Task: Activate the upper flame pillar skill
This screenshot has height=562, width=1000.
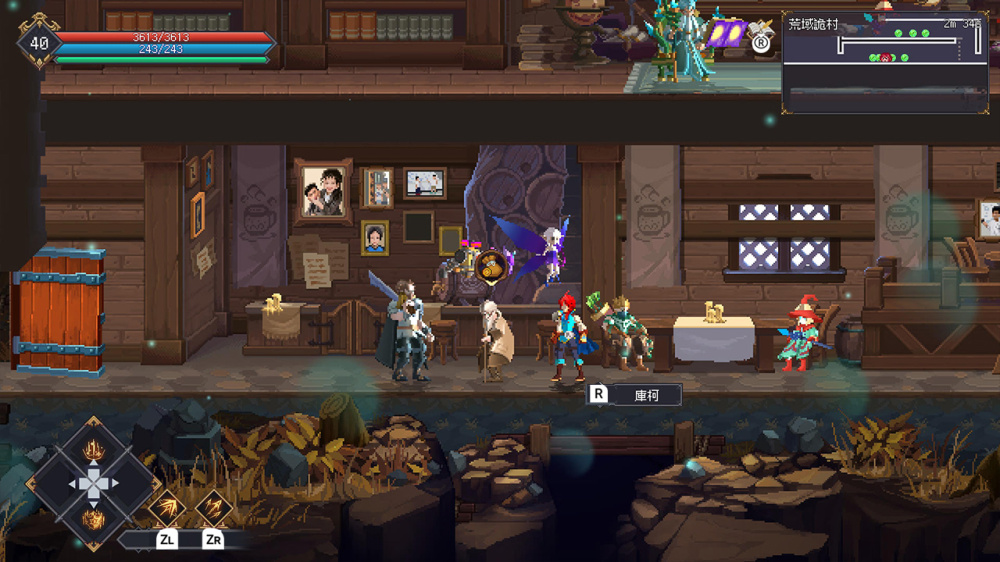Action: tap(93, 449)
